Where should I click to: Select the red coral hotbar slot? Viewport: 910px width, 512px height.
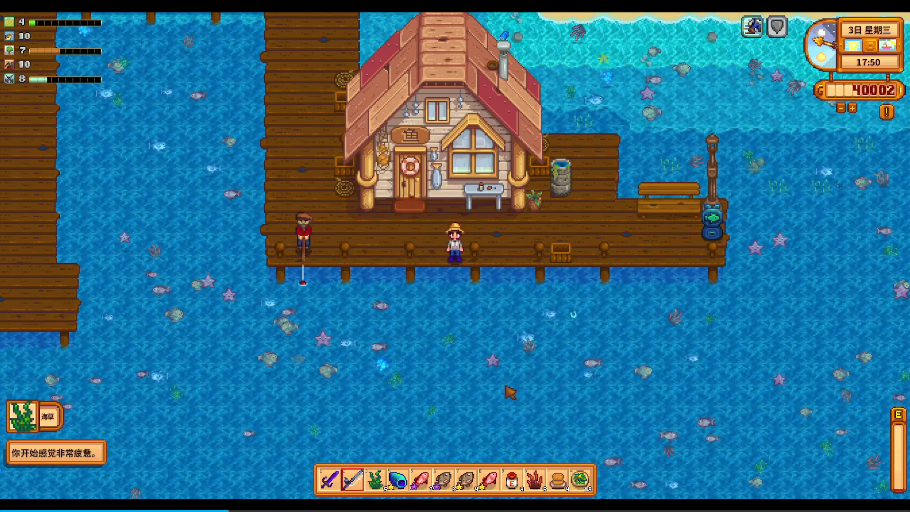click(x=535, y=480)
